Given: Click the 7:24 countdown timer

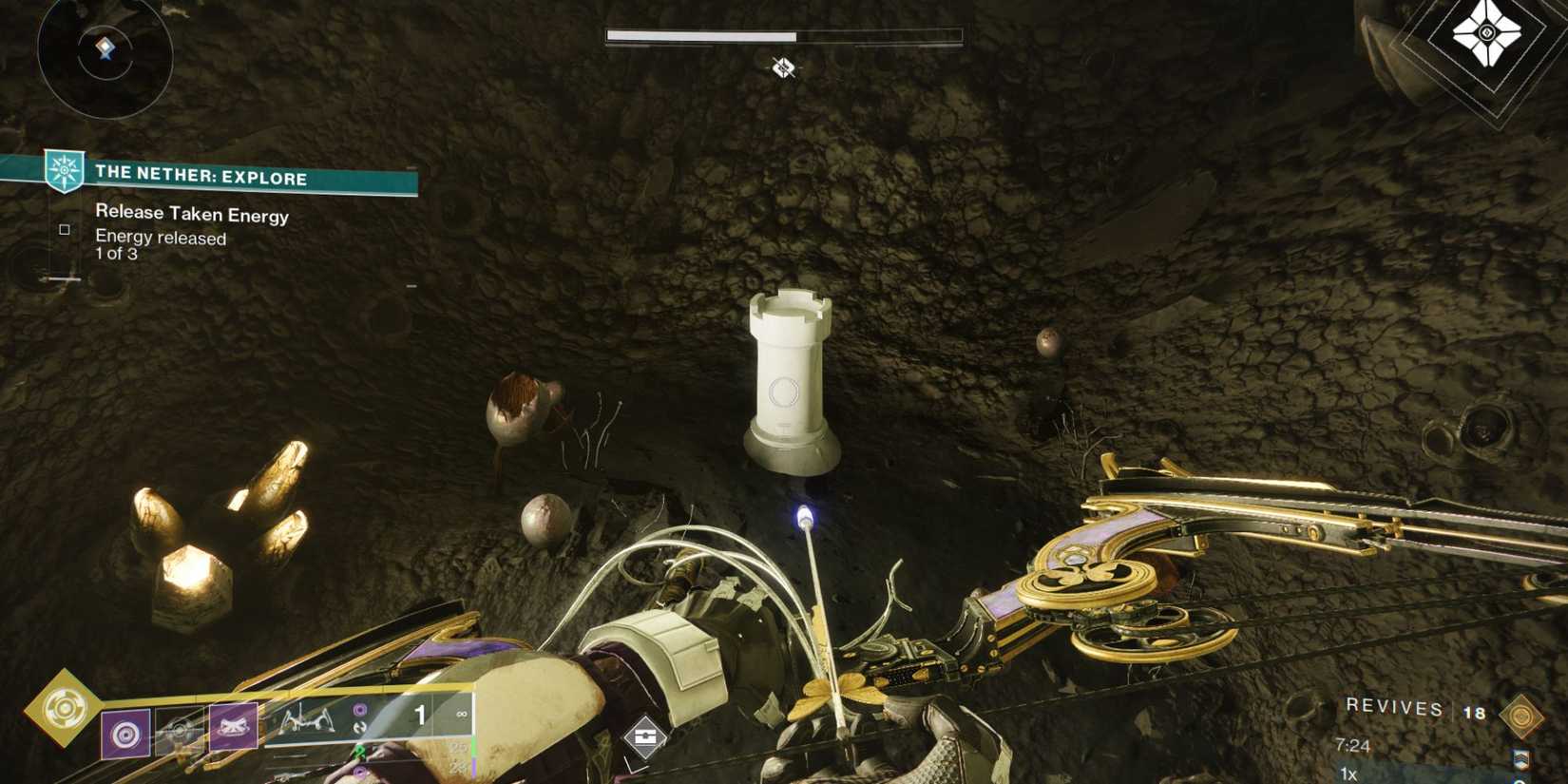Looking at the screenshot, I should 1353,745.
